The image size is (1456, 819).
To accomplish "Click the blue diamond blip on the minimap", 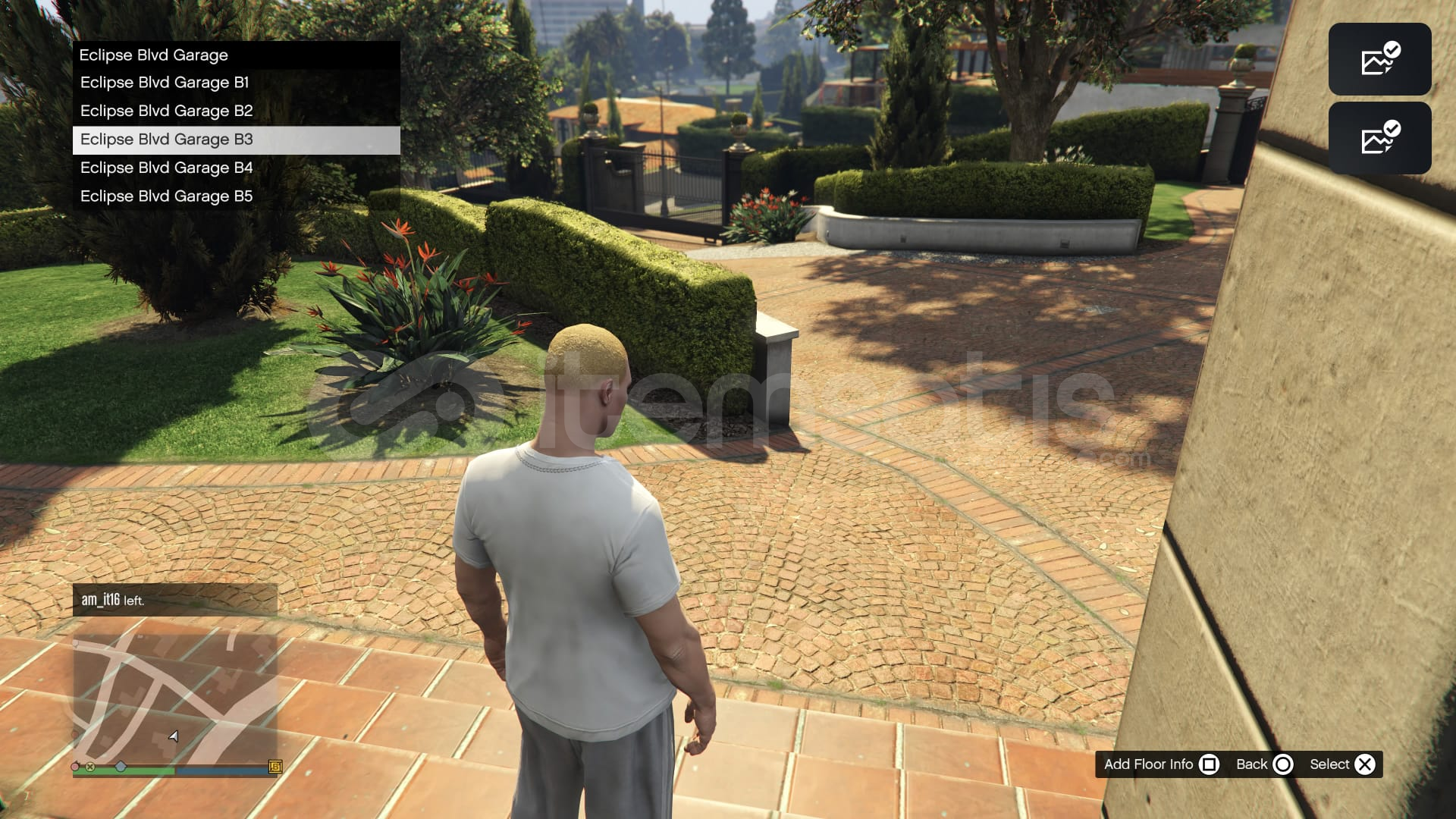I will pyautogui.click(x=121, y=767).
